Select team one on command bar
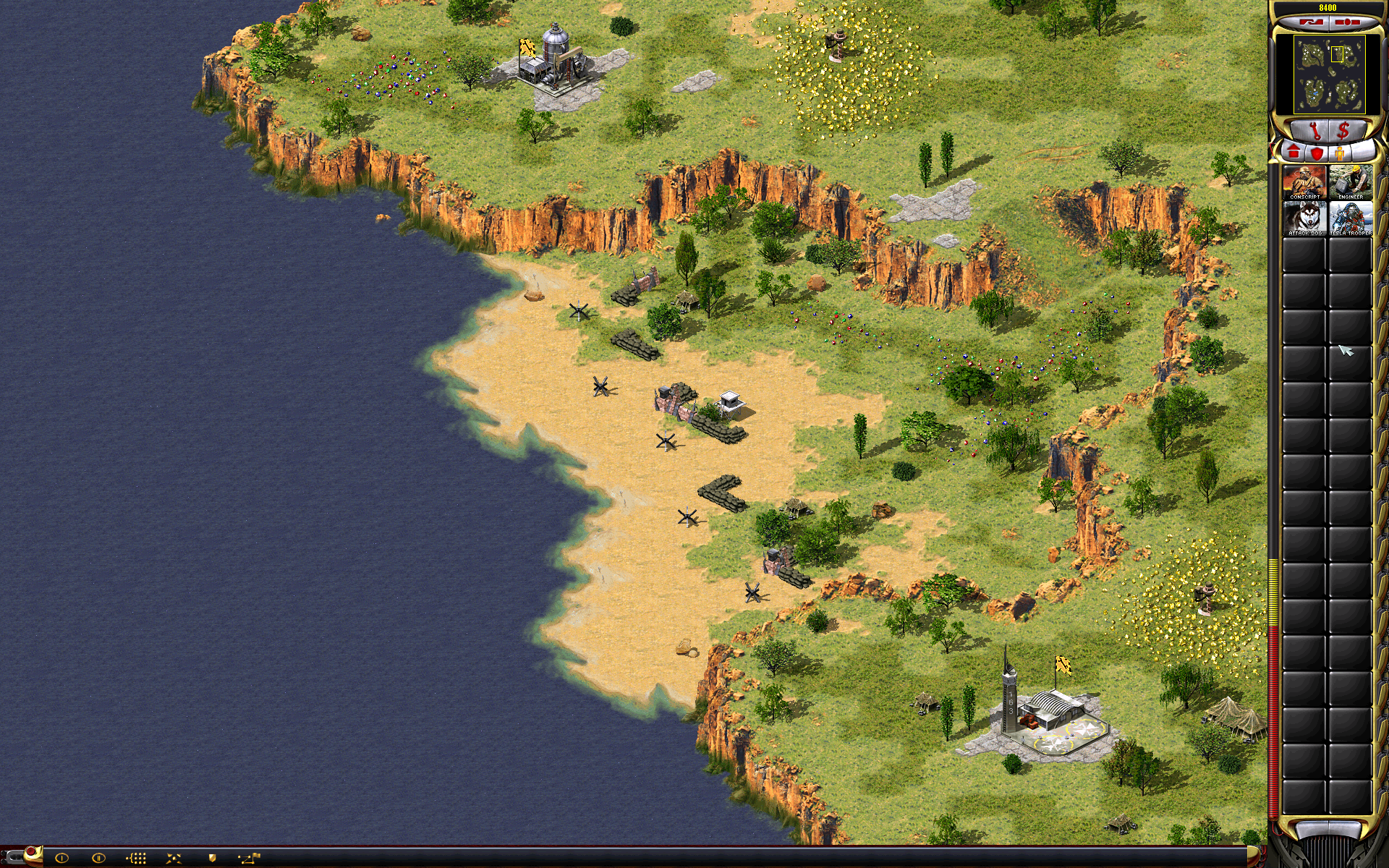This screenshot has width=1389, height=868. point(61,858)
